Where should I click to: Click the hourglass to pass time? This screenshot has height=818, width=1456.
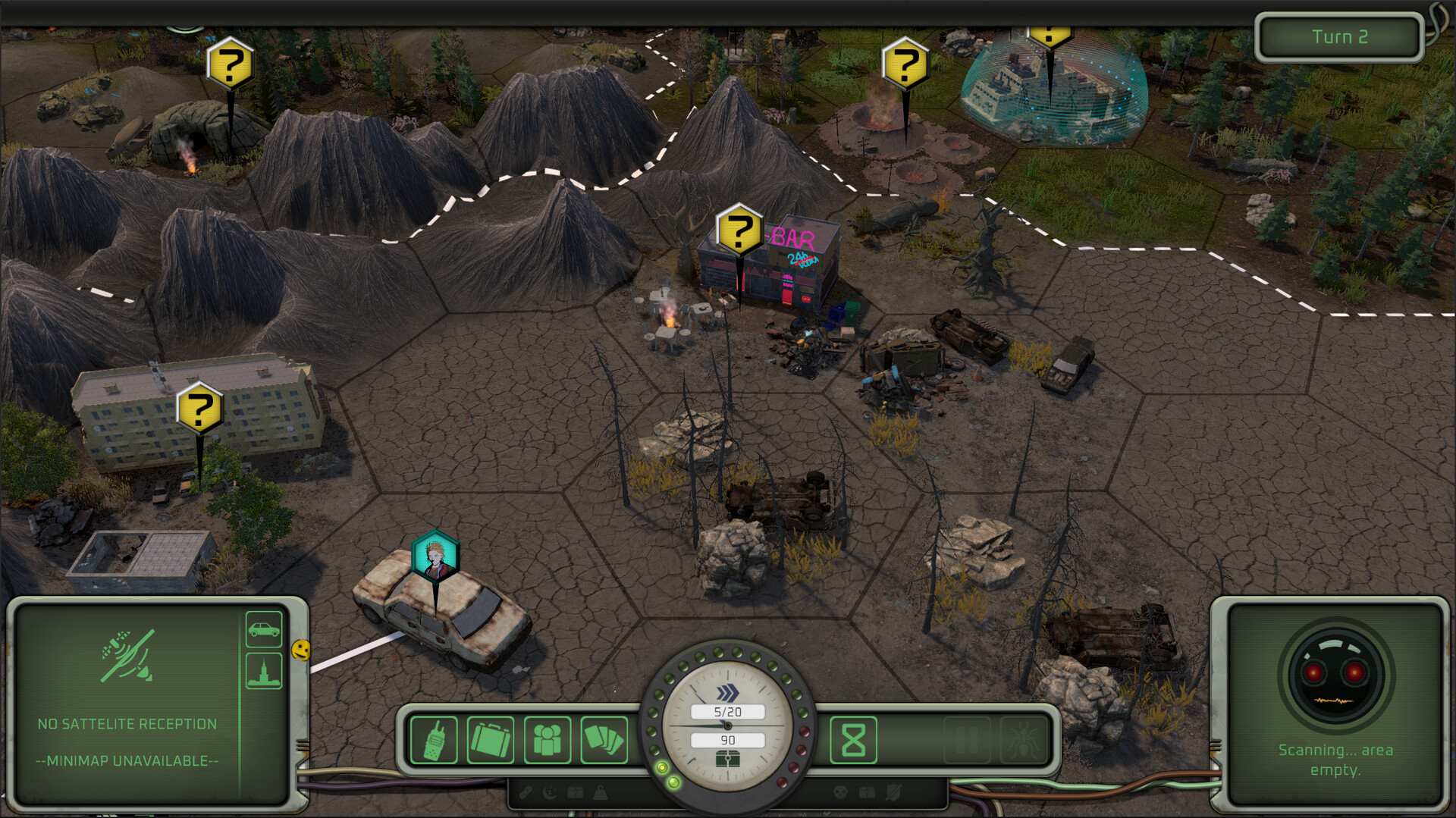(x=855, y=740)
